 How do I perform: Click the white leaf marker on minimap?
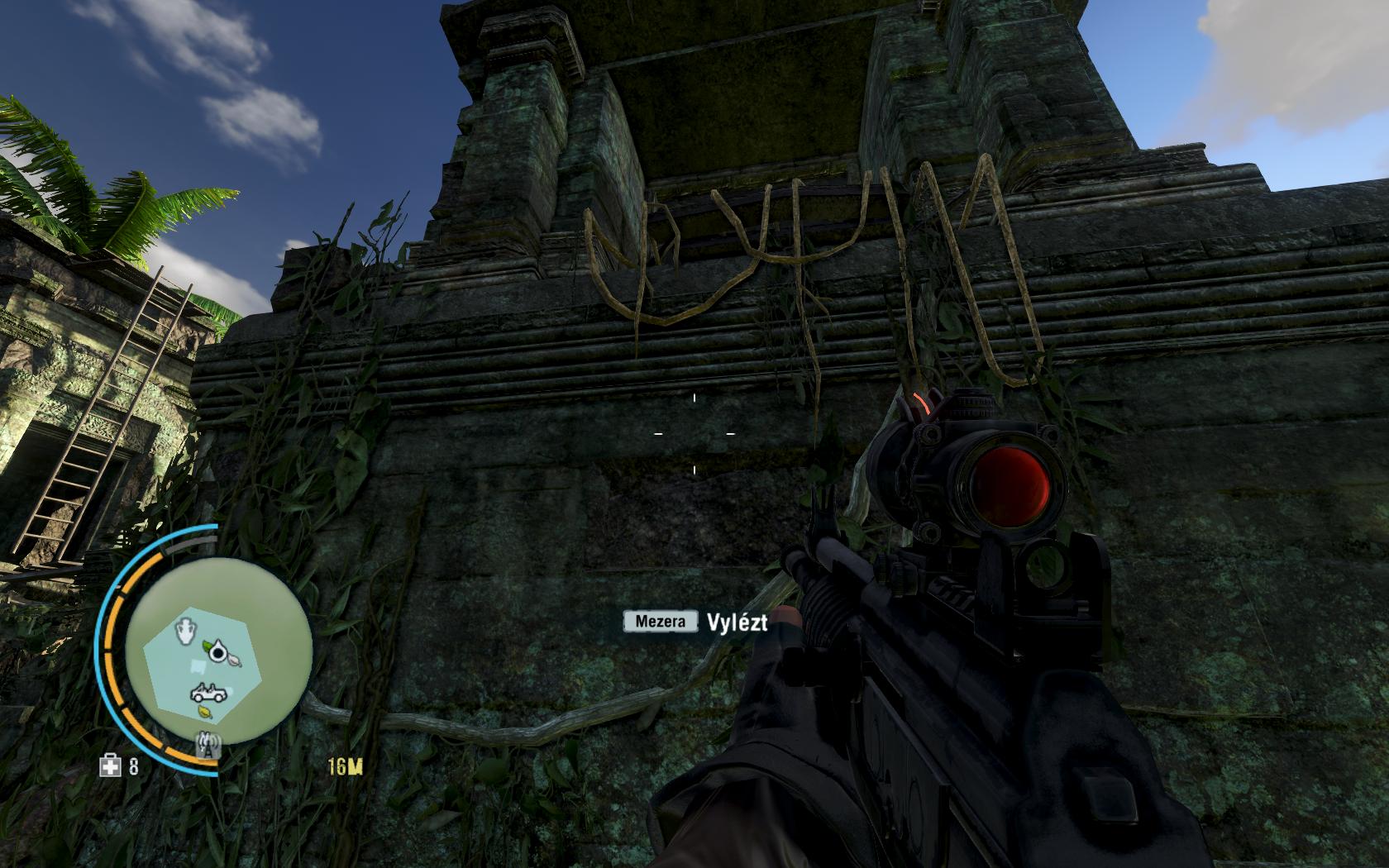click(234, 660)
